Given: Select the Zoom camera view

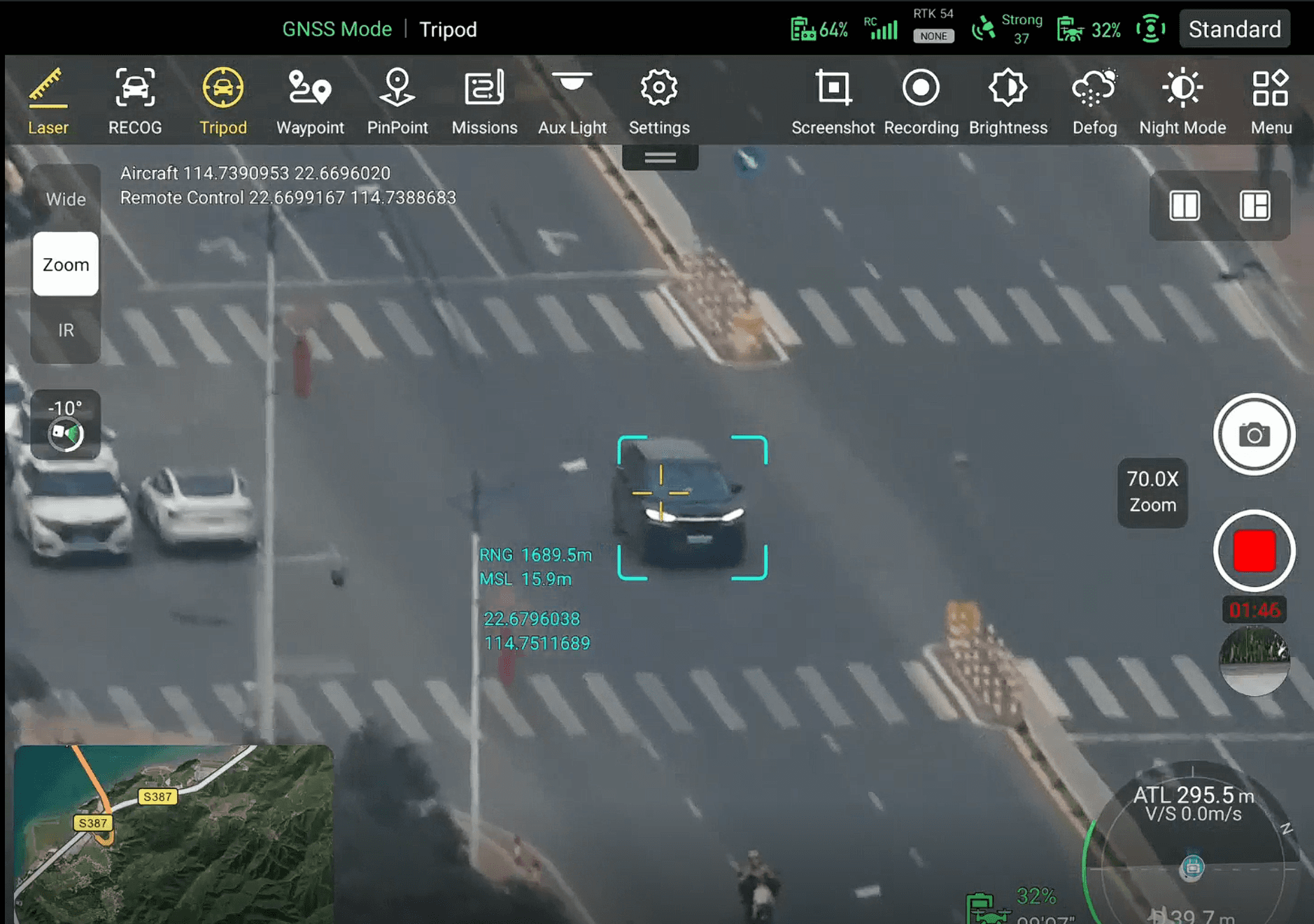Looking at the screenshot, I should point(65,264).
